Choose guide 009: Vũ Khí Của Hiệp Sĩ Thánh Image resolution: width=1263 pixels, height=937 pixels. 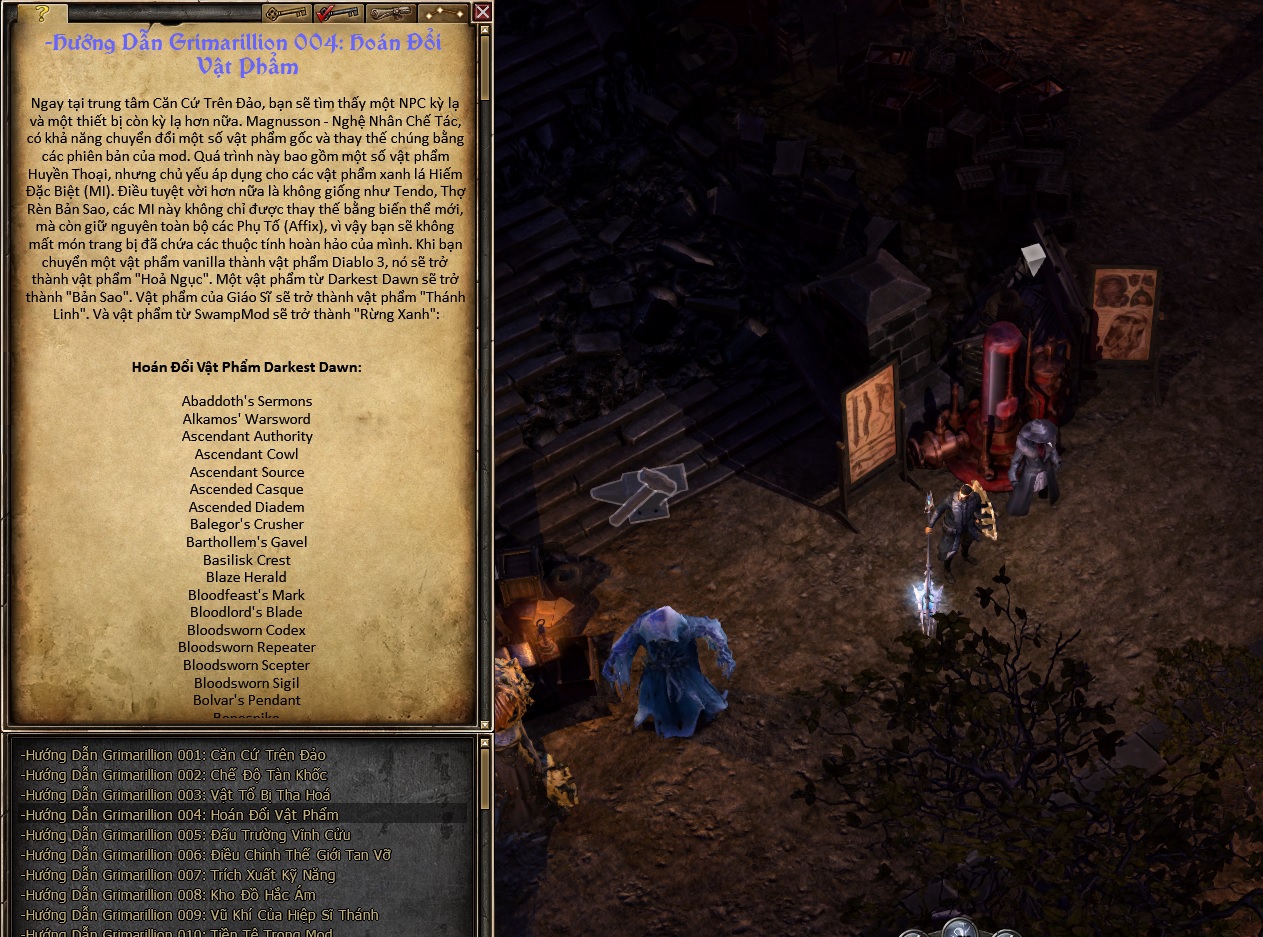(200, 915)
